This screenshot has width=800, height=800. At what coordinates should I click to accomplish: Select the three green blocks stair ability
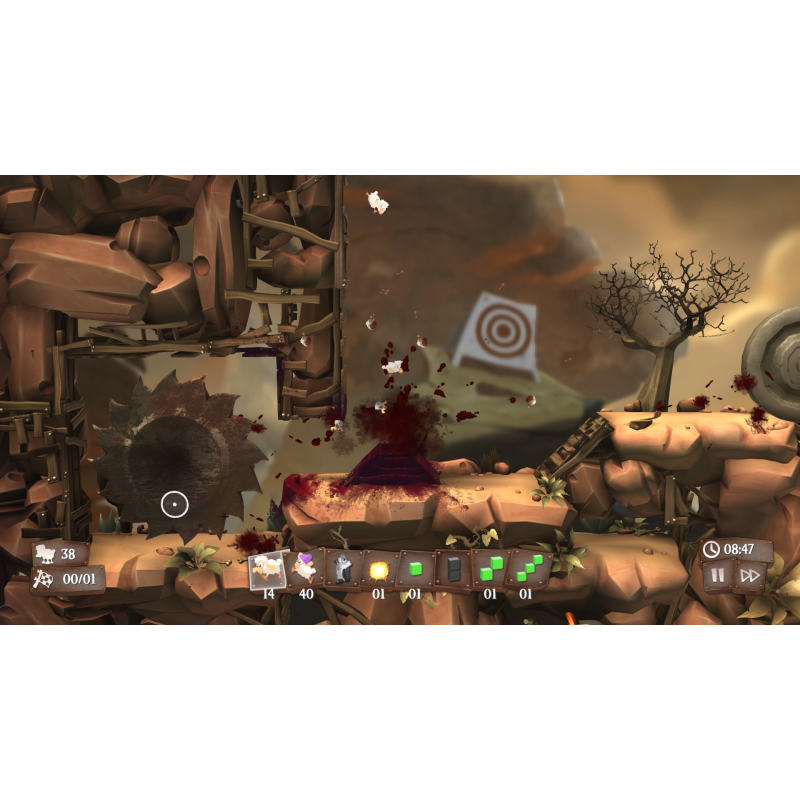tap(525, 570)
